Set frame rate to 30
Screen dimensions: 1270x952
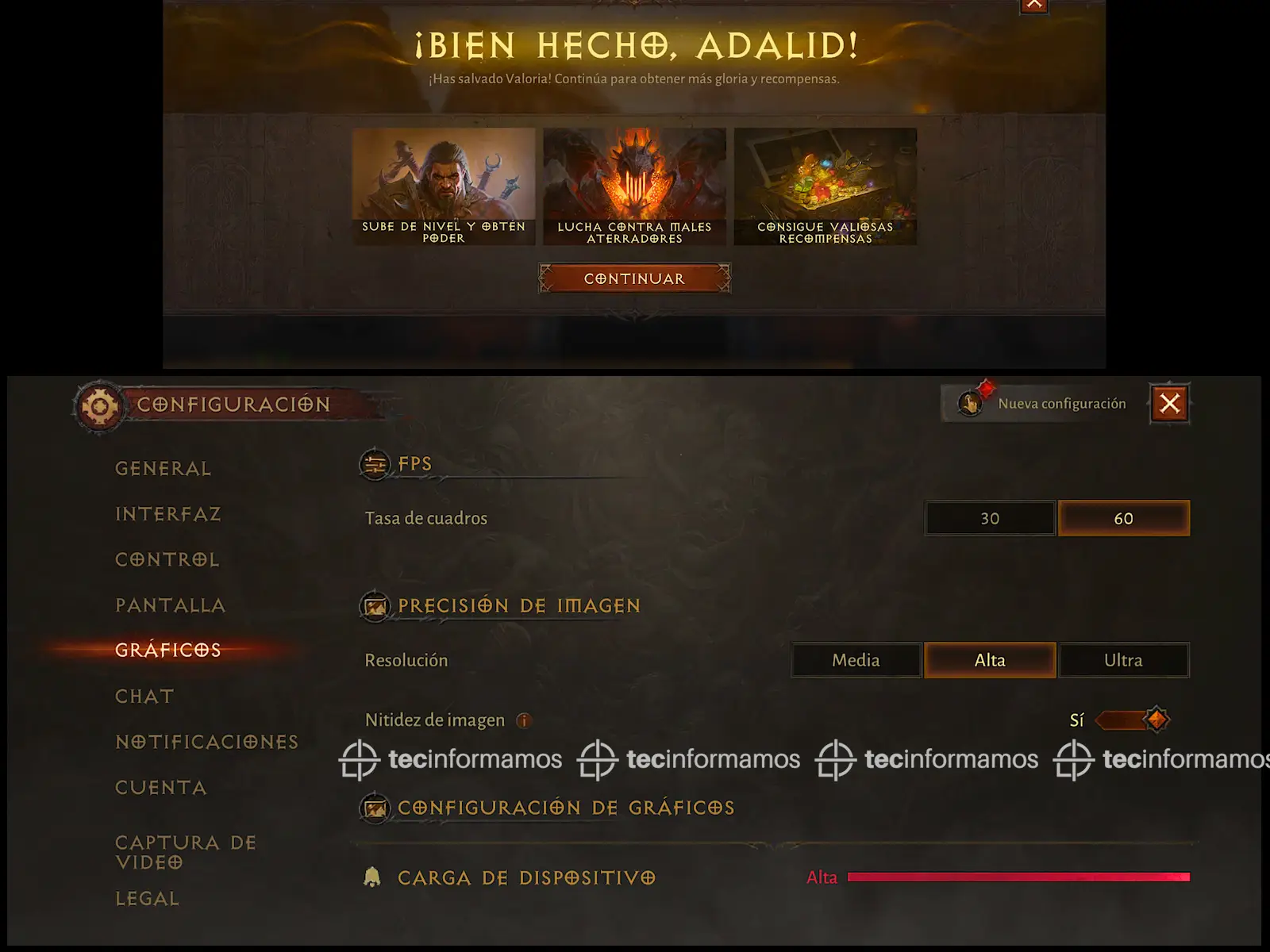tap(990, 518)
